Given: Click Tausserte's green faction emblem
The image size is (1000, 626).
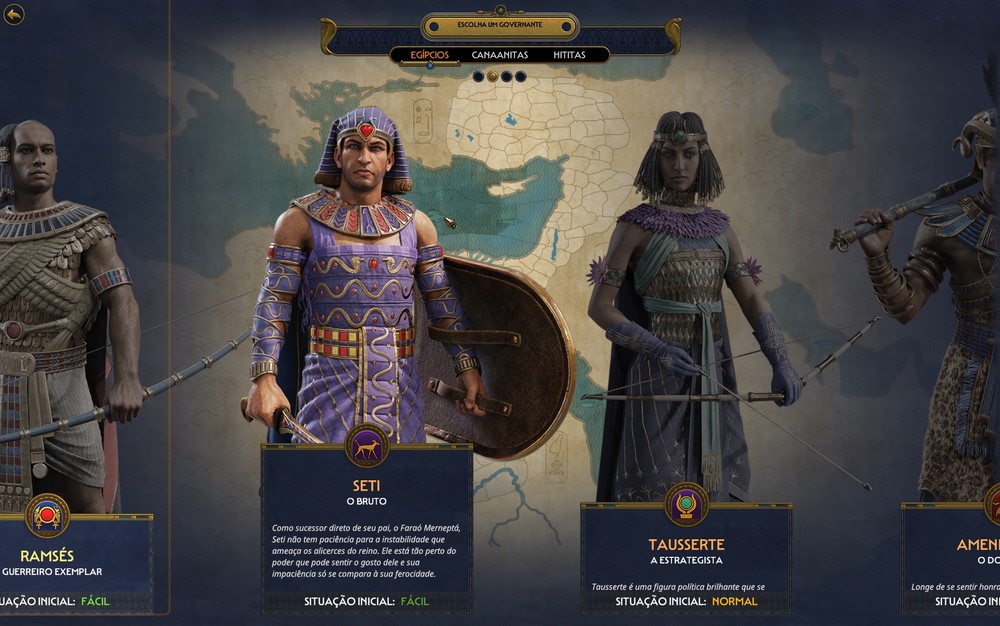Looking at the screenshot, I should (x=686, y=503).
